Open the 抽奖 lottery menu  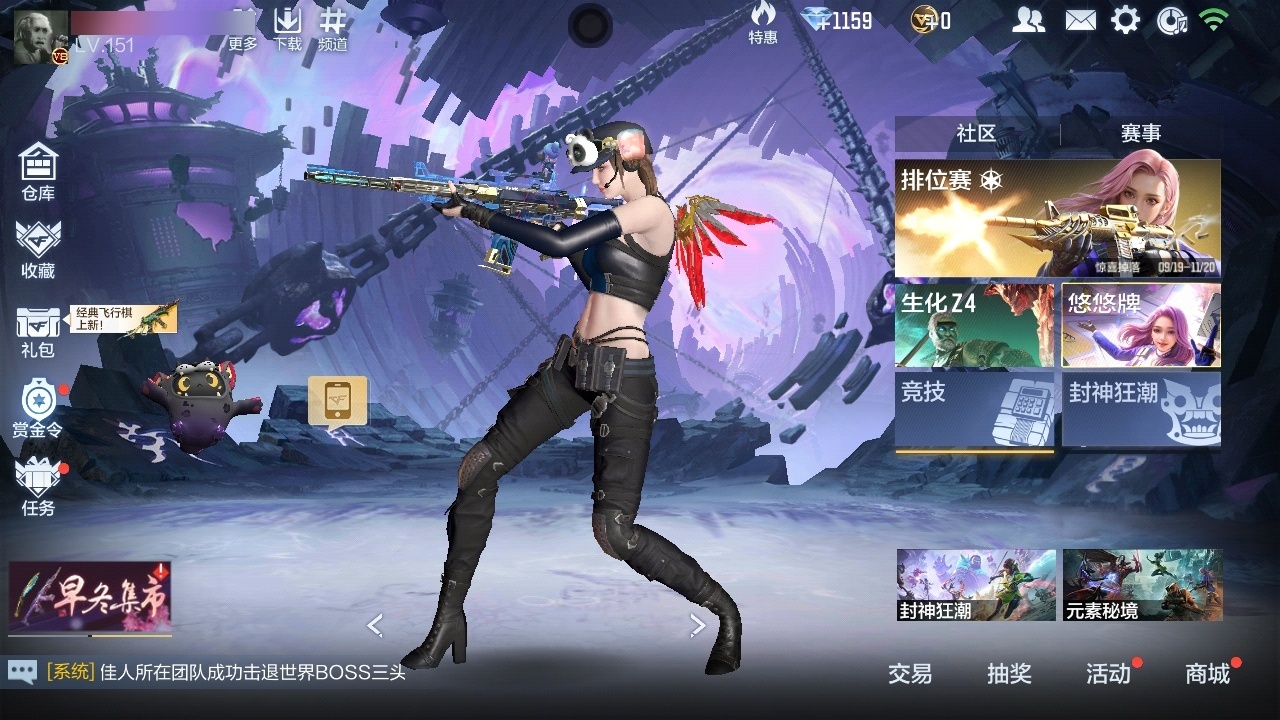click(1009, 674)
